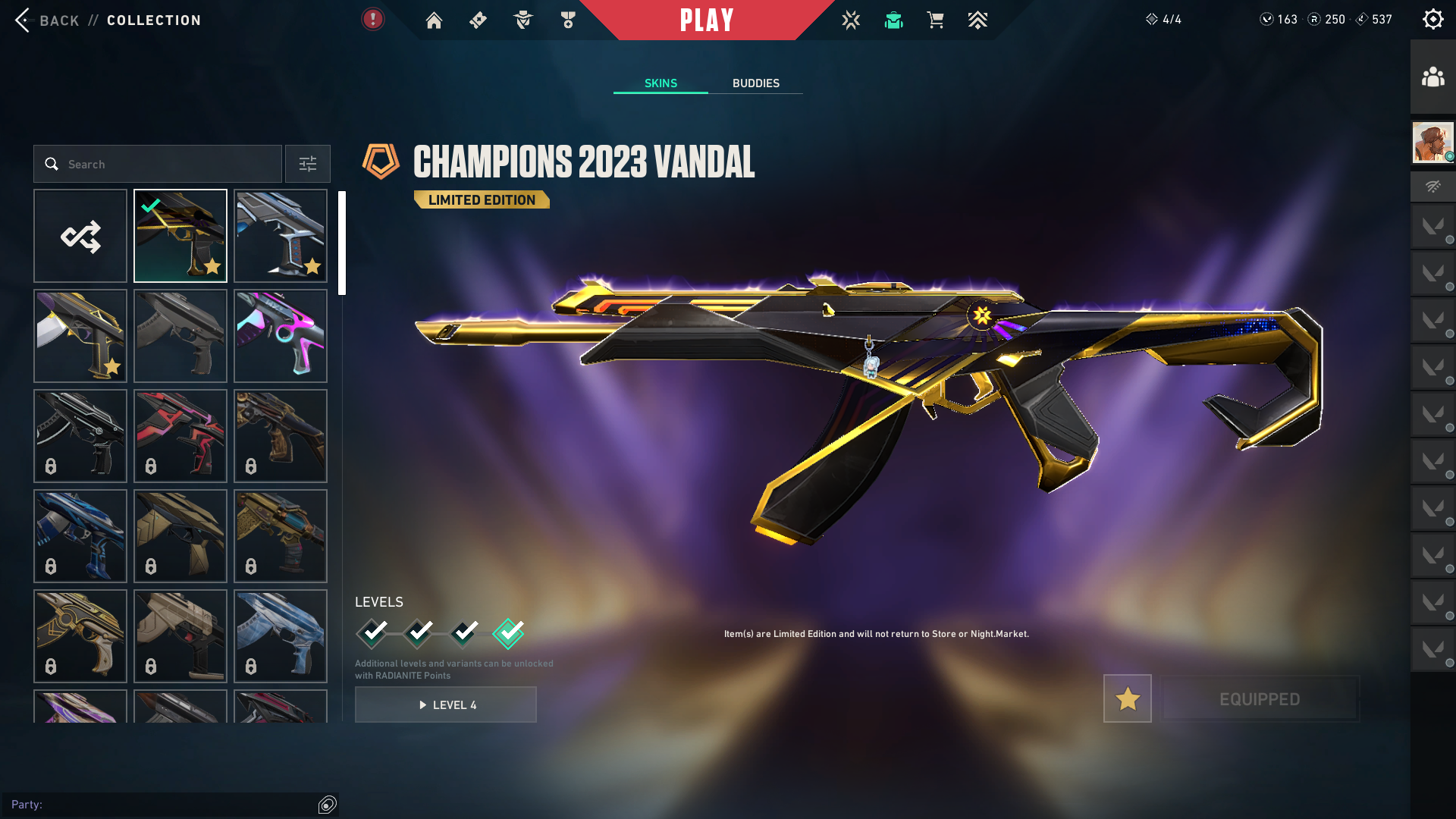Viewport: 1456px width, 819px height.
Task: Click the skin Search field
Action: 158,164
